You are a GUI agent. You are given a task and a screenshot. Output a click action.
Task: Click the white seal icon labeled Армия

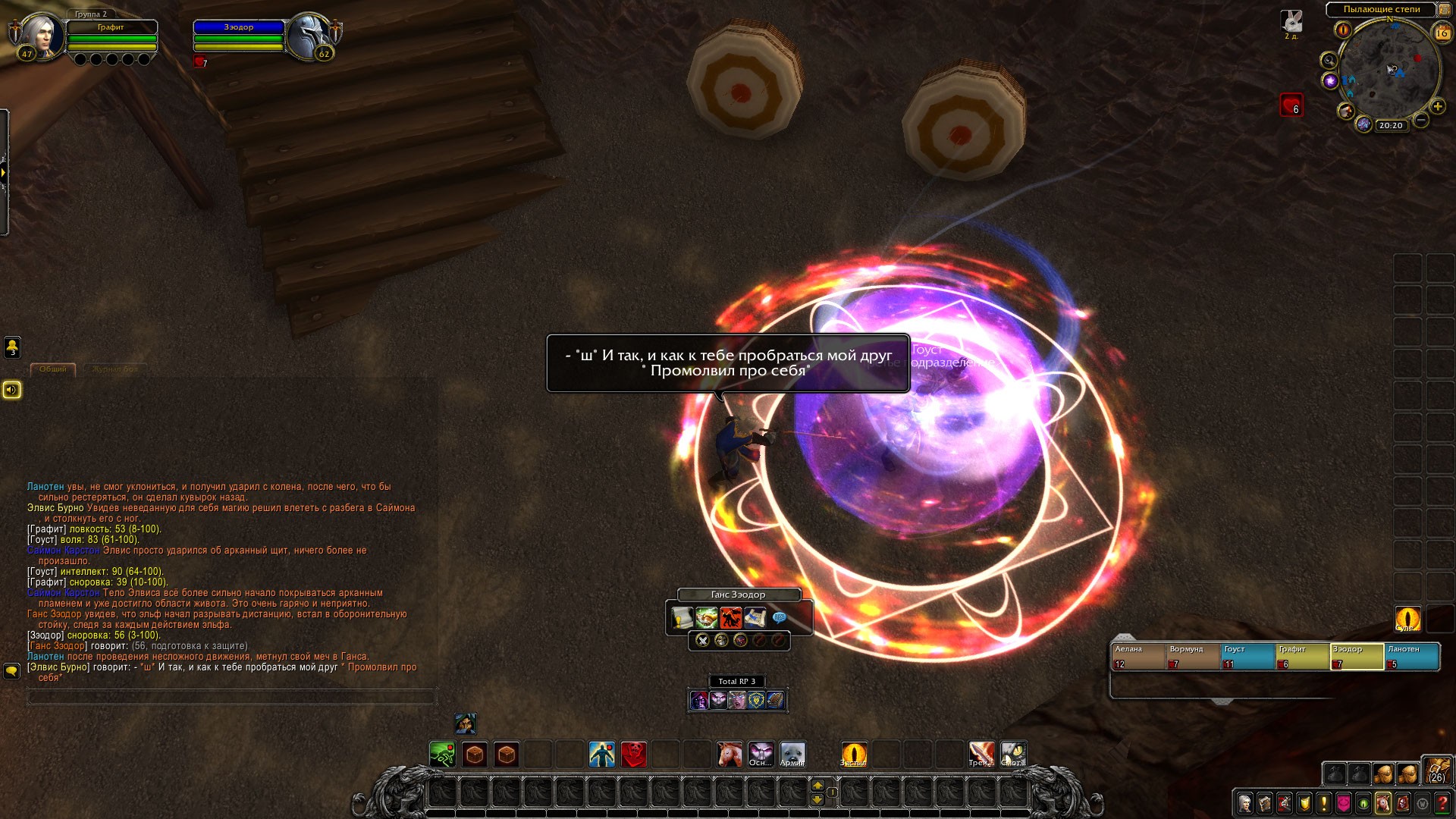[792, 755]
